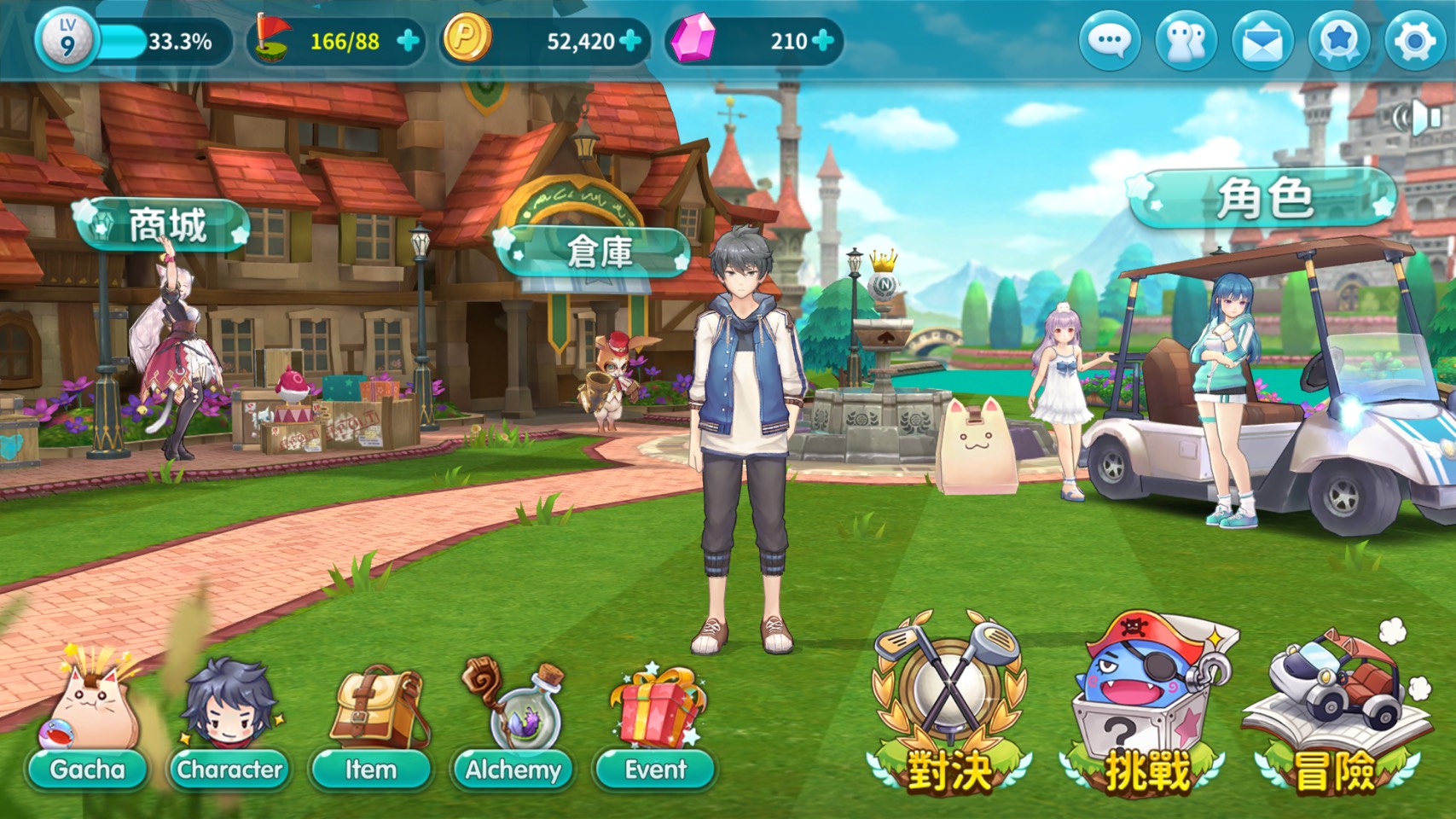Viewport: 1456px width, 819px height.
Task: Toggle the sound speaker icon
Action: click(x=1418, y=118)
